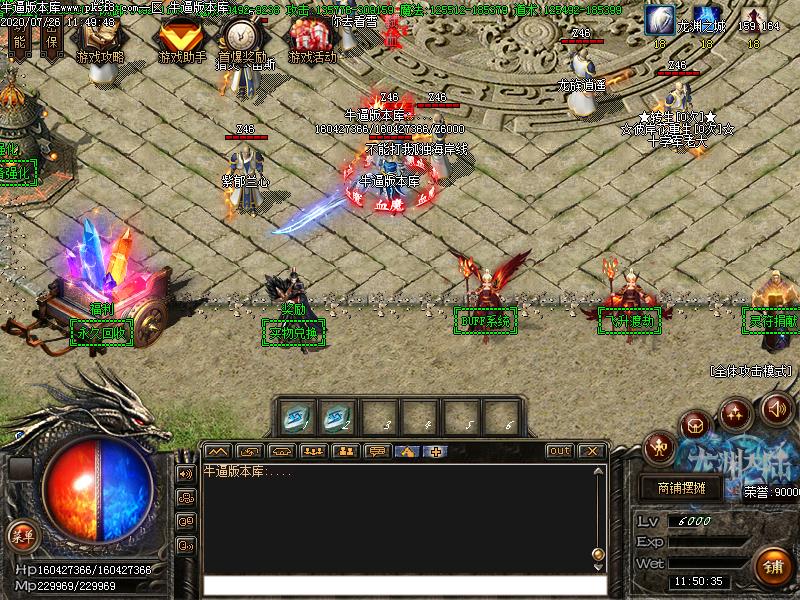Toggle the sound speaker button

coord(776,408)
